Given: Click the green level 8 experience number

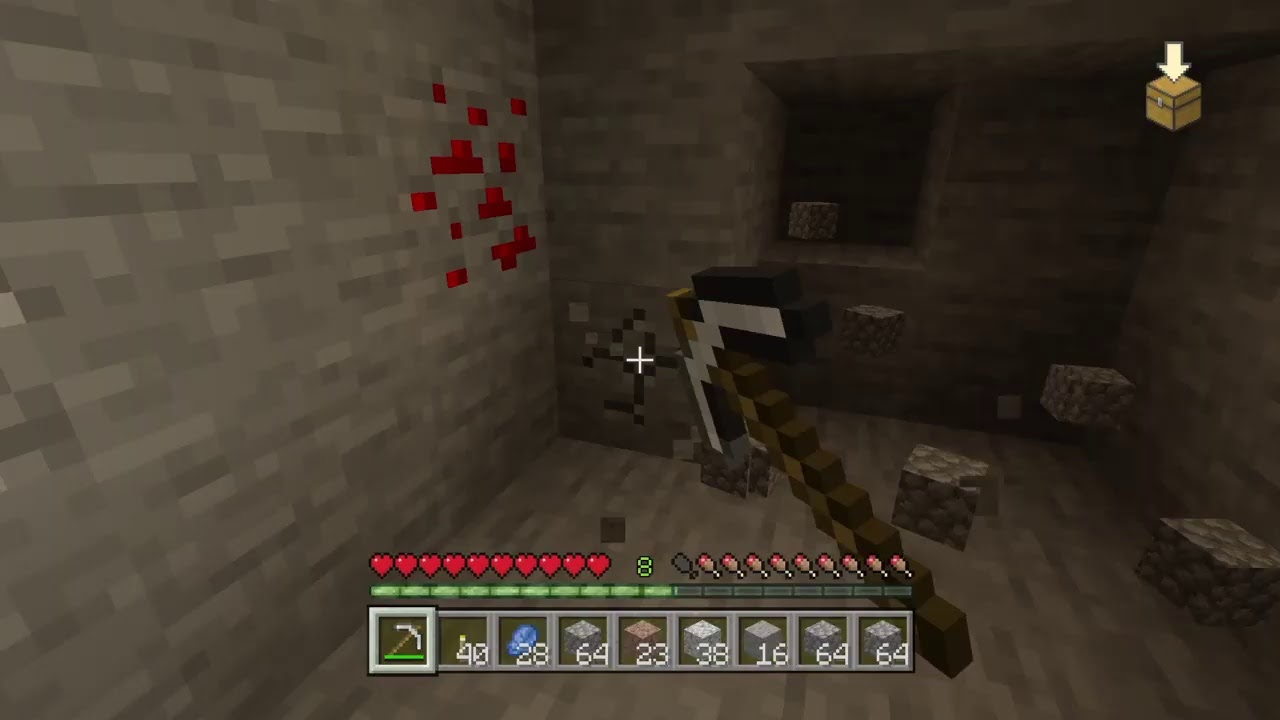Looking at the screenshot, I should (645, 567).
